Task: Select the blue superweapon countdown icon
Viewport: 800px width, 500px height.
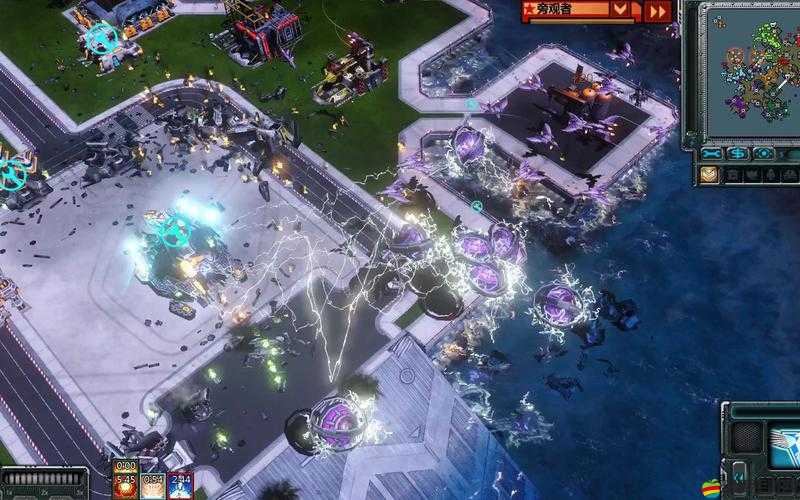Action: coord(180,484)
